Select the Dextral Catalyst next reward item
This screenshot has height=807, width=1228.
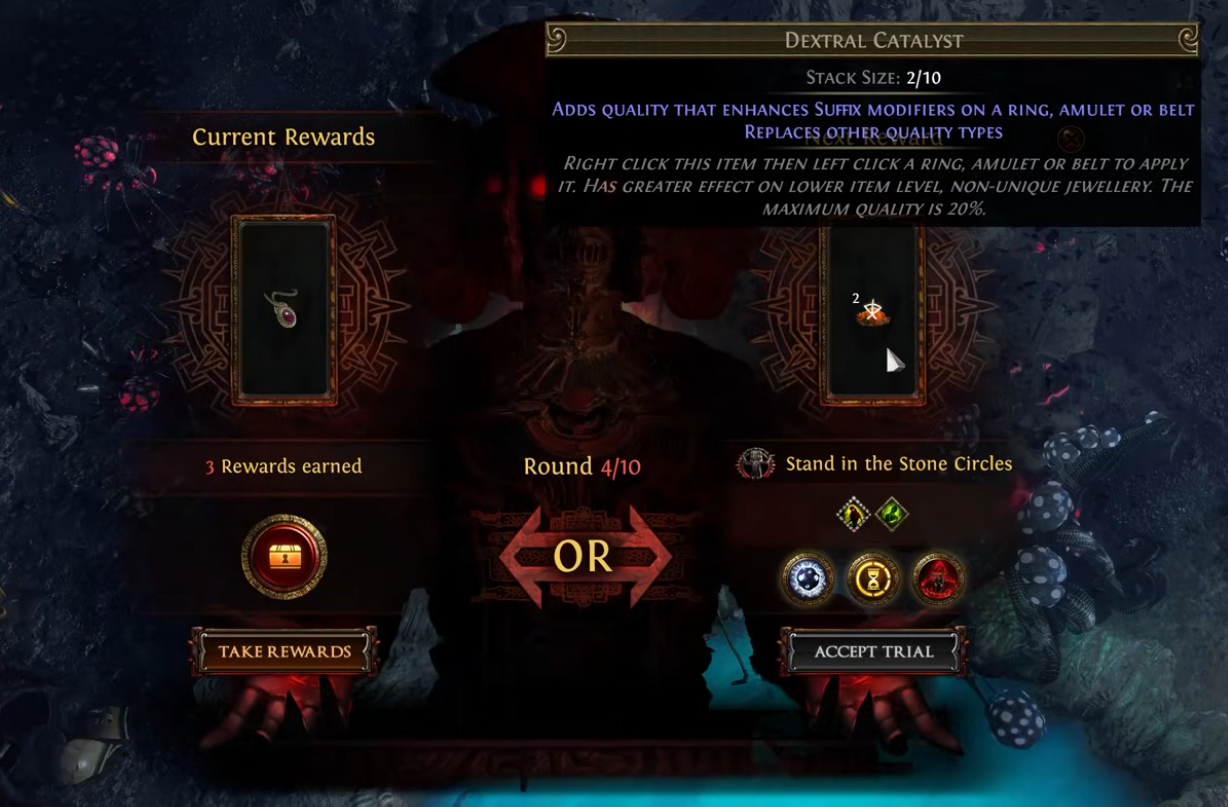coord(872,313)
